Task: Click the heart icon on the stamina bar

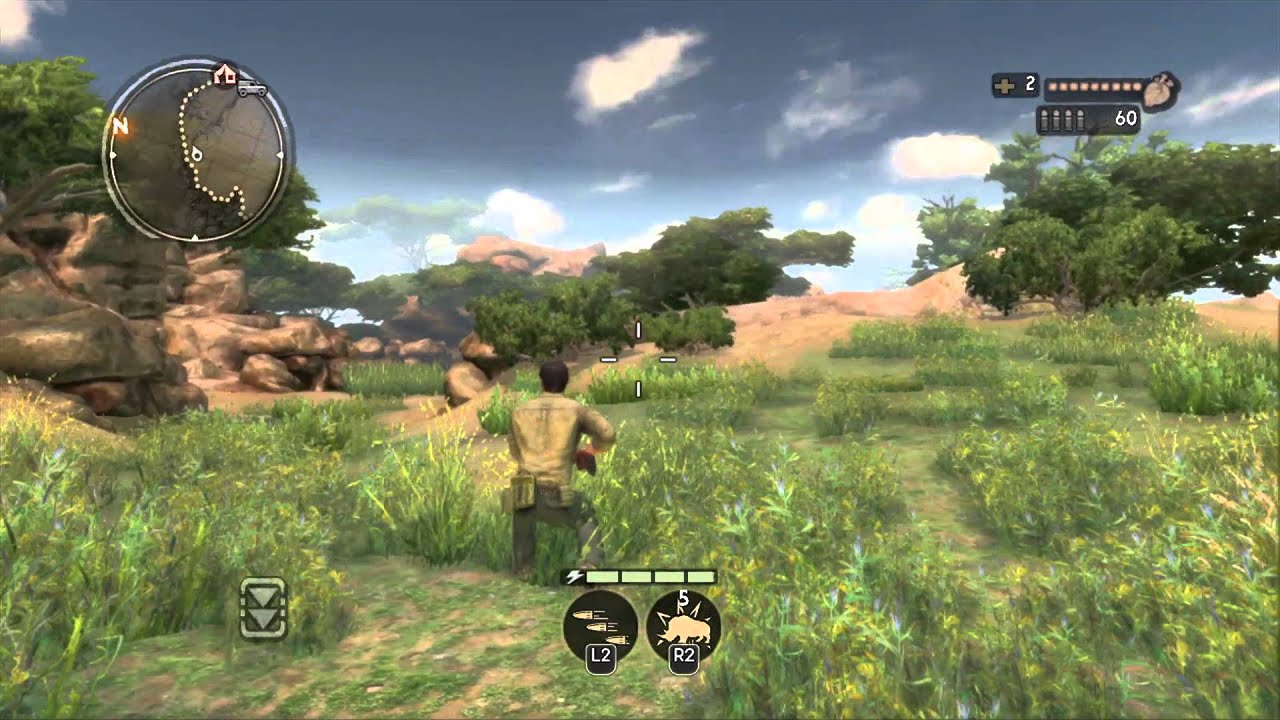Action: [1157, 89]
